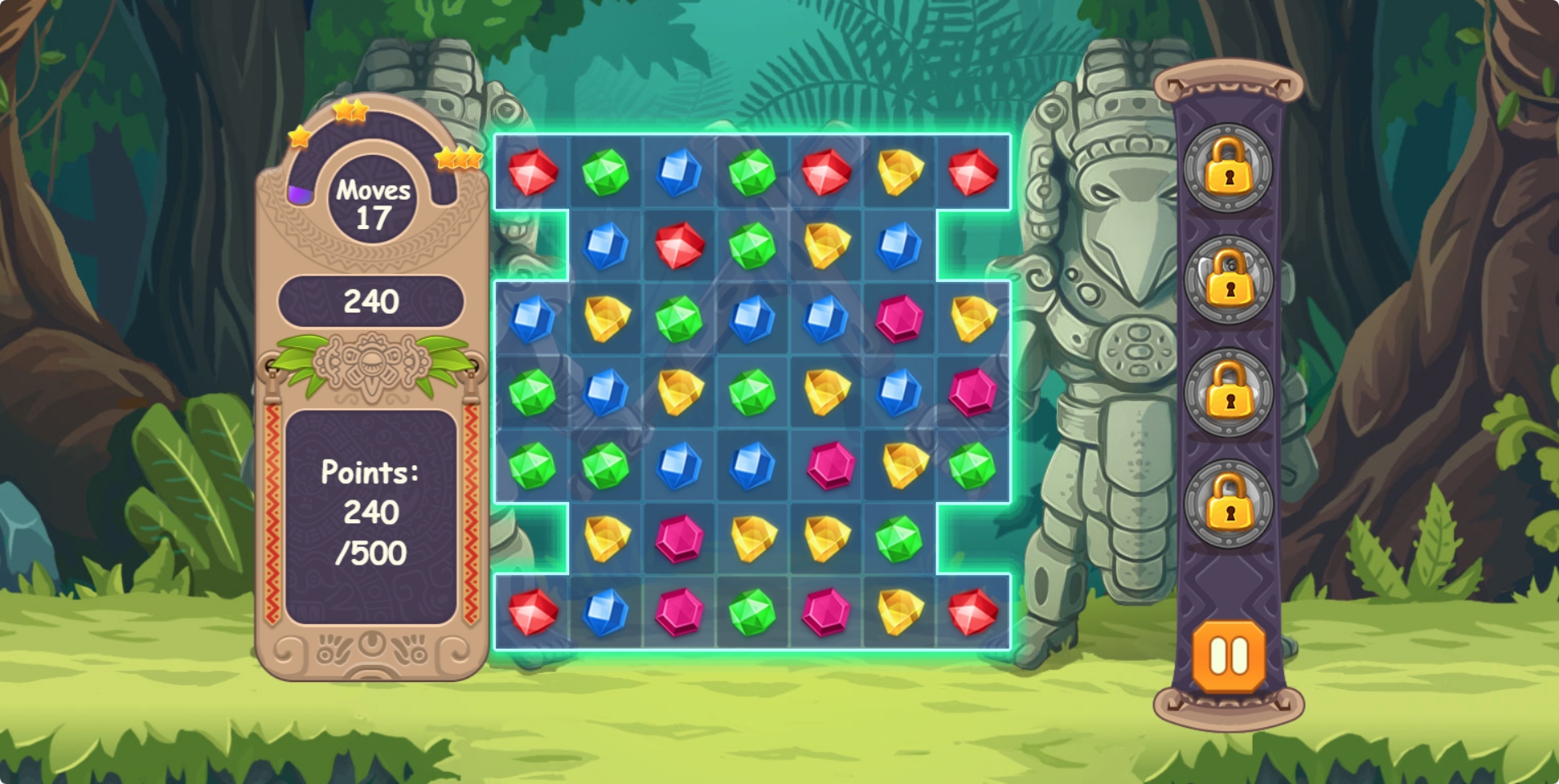Choose the only blue gem in the top row
This screenshot has height=784, width=1559.
click(679, 172)
